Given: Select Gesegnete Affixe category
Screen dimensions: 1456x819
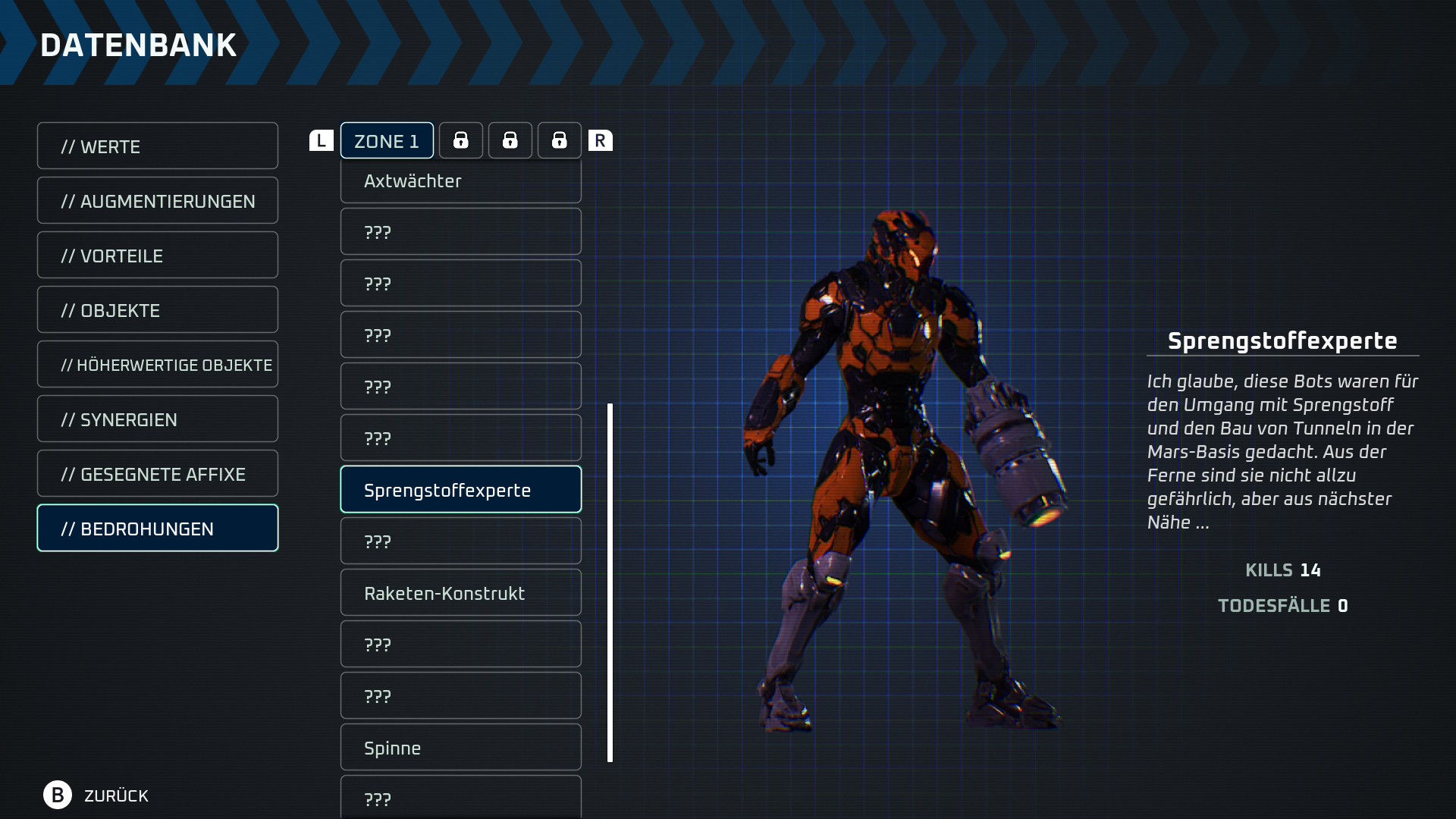Looking at the screenshot, I should 157,474.
